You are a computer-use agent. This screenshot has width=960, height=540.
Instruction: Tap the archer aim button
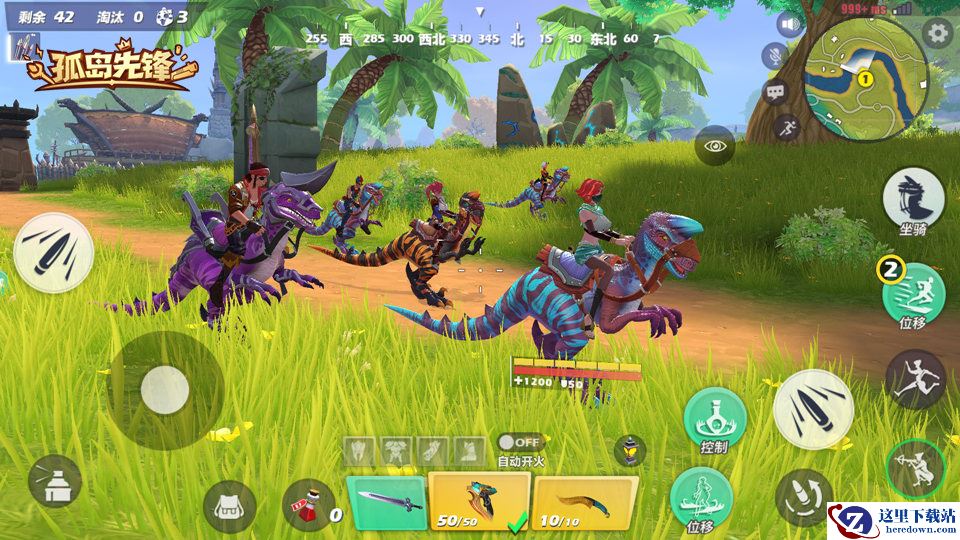[915, 469]
